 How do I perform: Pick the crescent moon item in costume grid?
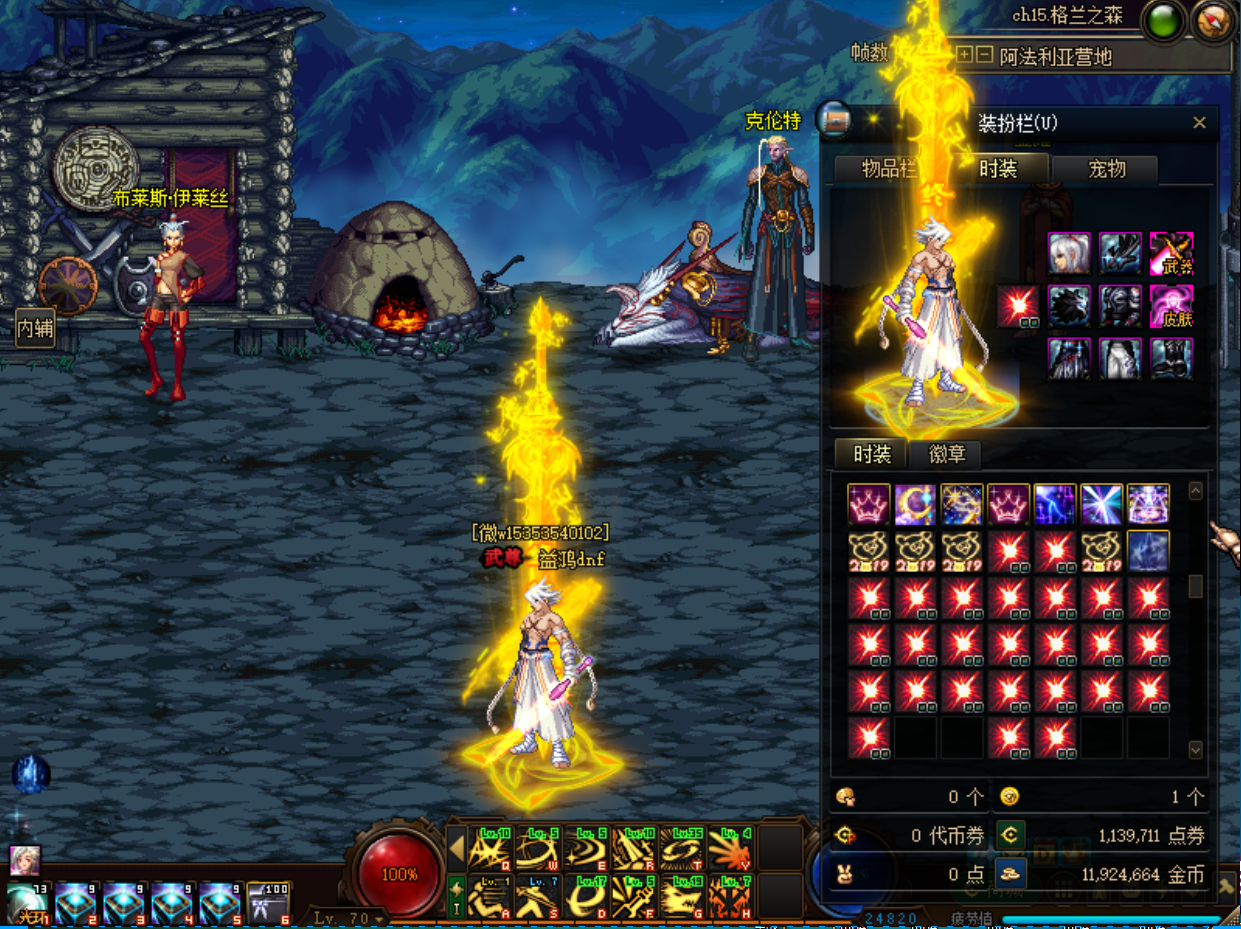coord(915,505)
